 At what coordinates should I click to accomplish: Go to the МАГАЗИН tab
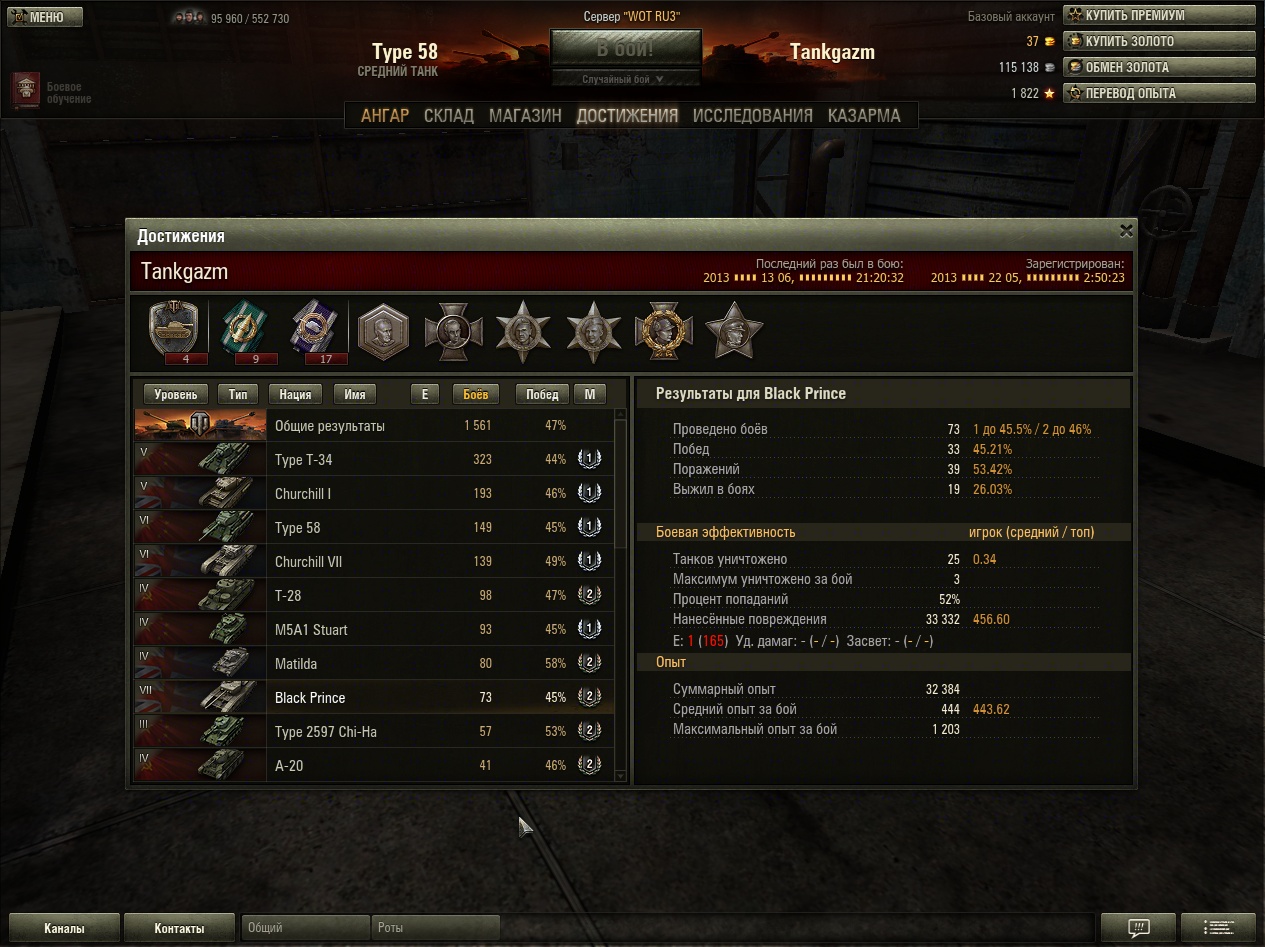[x=525, y=116]
